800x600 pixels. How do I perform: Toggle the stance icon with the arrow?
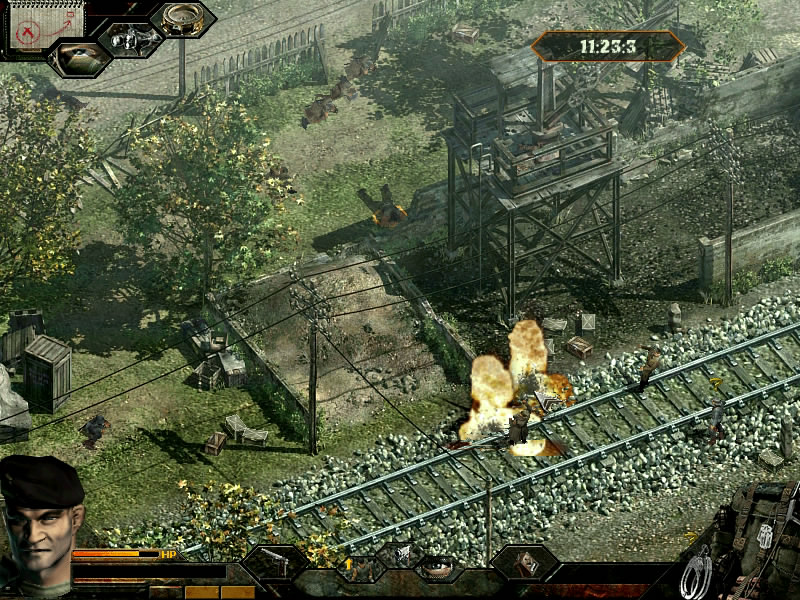click(361, 568)
